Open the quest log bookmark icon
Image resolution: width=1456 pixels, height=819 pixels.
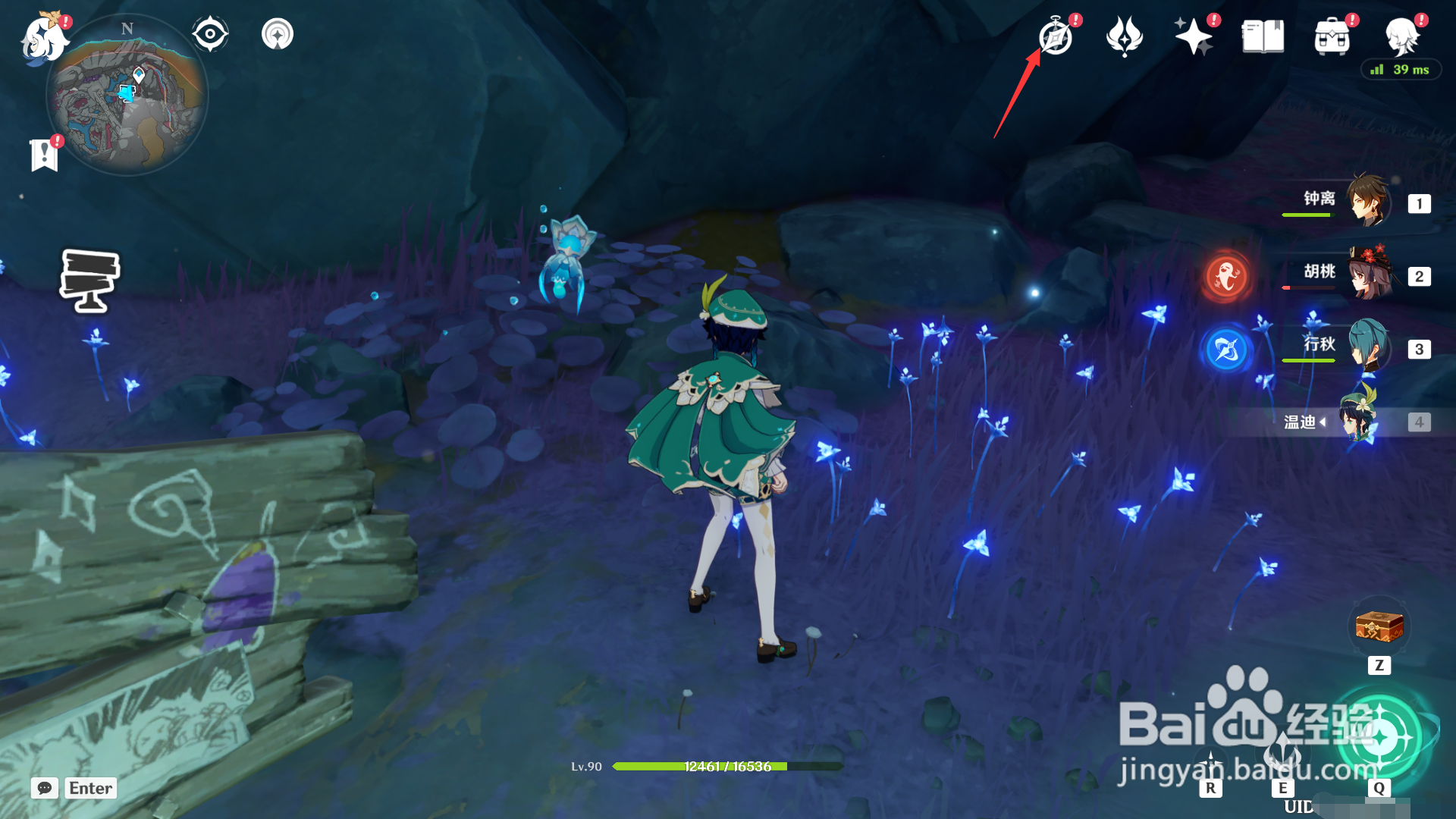click(45, 155)
